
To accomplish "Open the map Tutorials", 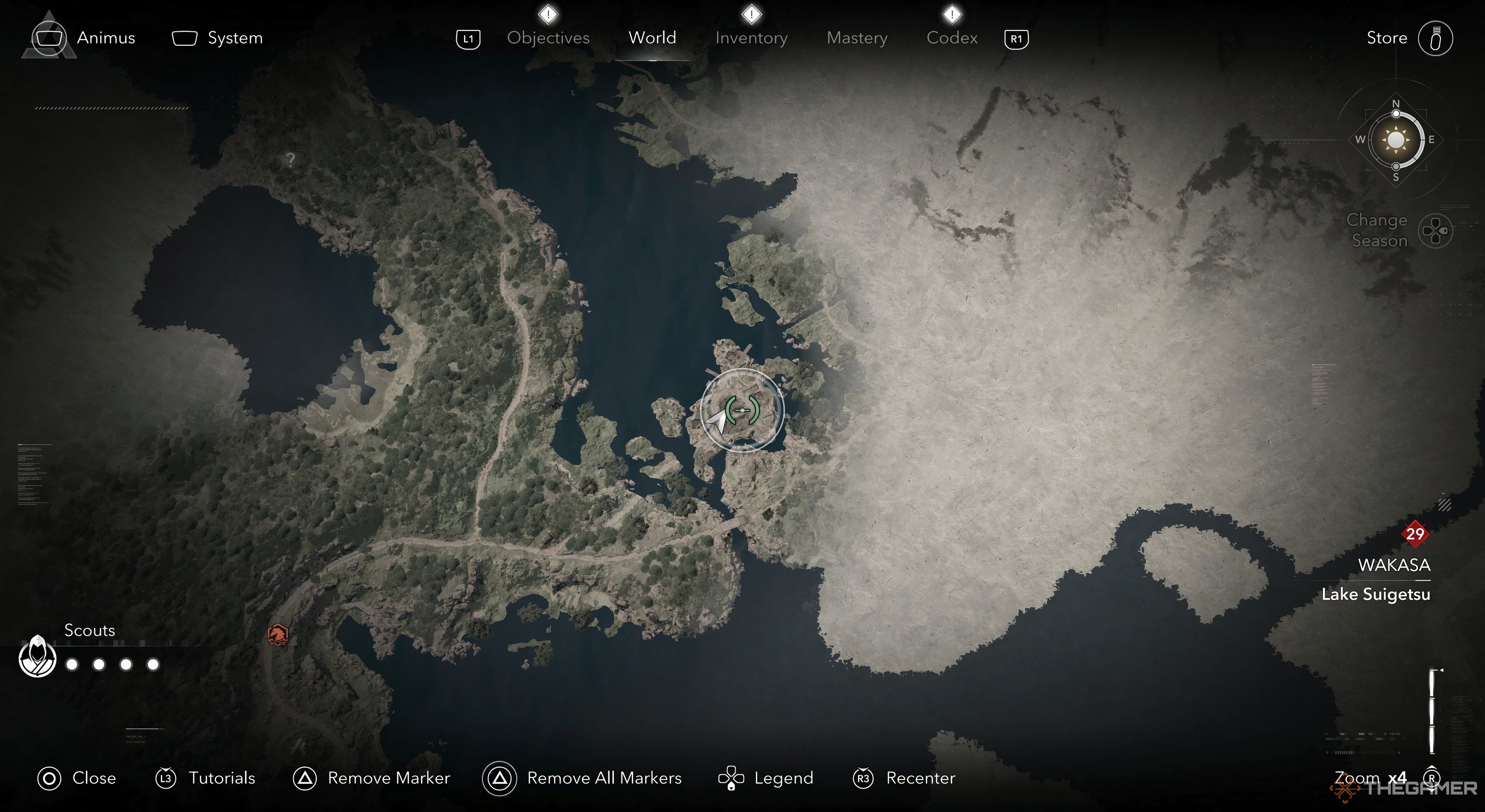I will 205,778.
